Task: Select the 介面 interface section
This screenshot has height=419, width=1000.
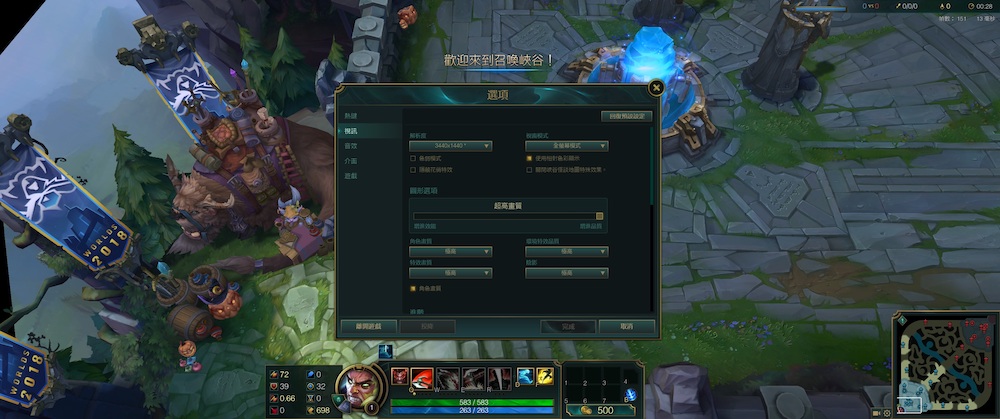Action: pos(351,160)
